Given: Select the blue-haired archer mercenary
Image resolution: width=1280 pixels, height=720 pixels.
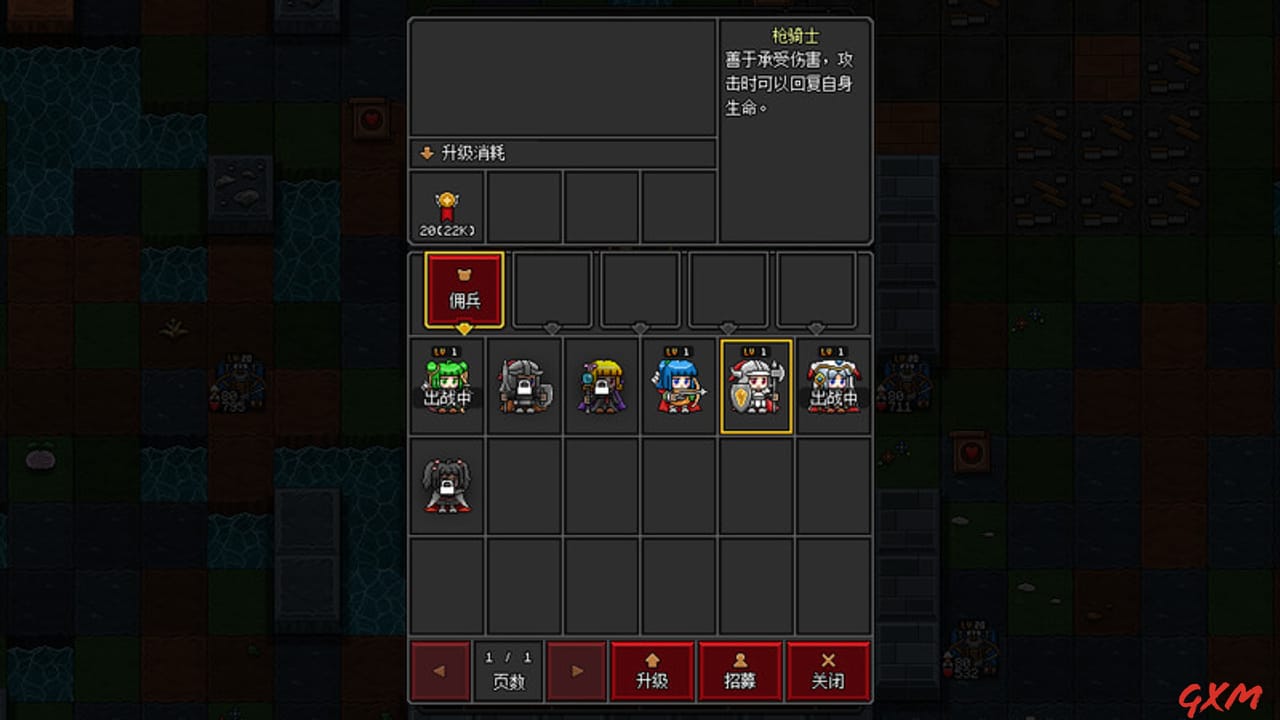Looking at the screenshot, I should click(x=679, y=385).
